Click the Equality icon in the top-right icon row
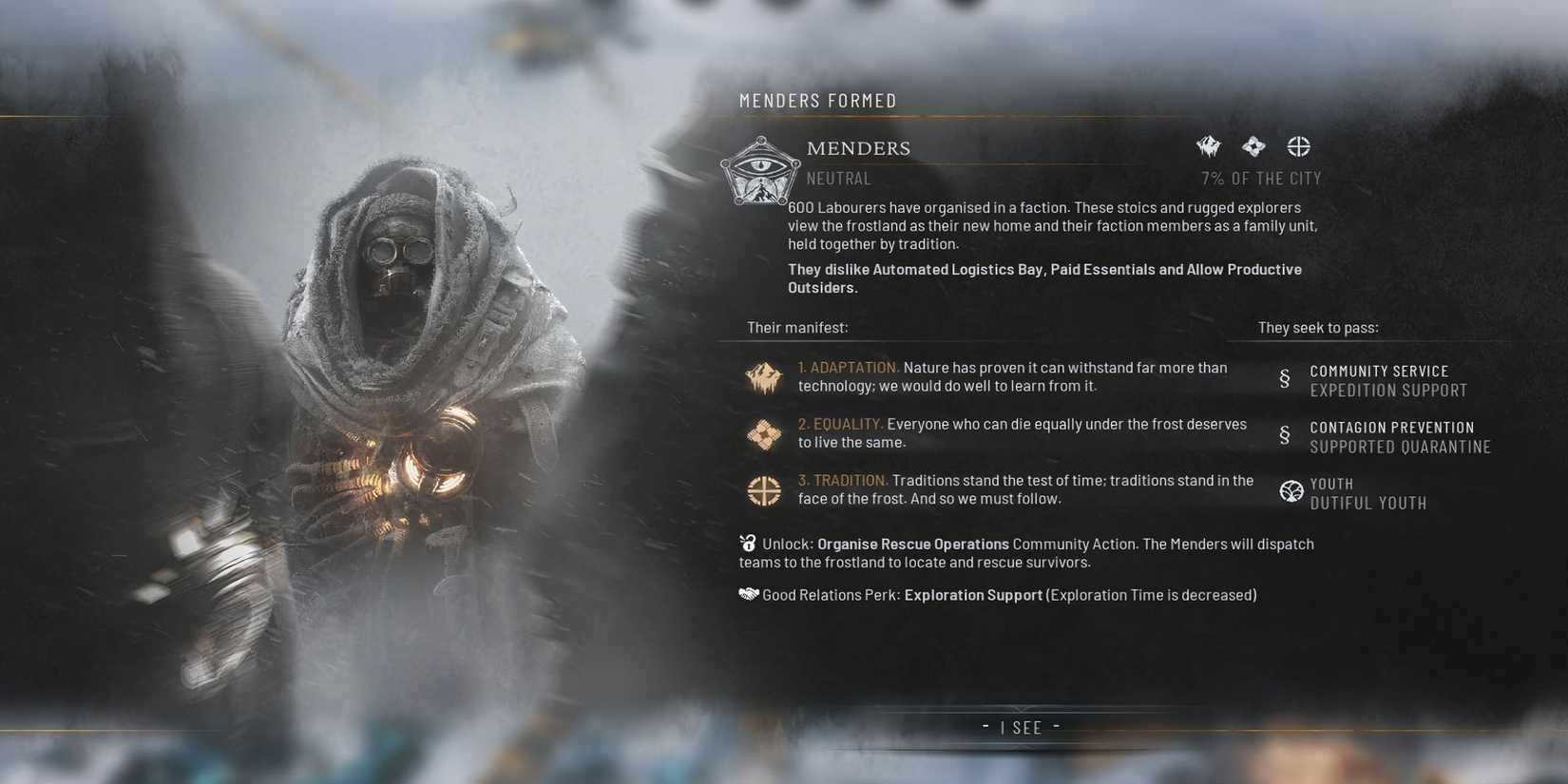Screen dimensions: 1568x784 1252,145
